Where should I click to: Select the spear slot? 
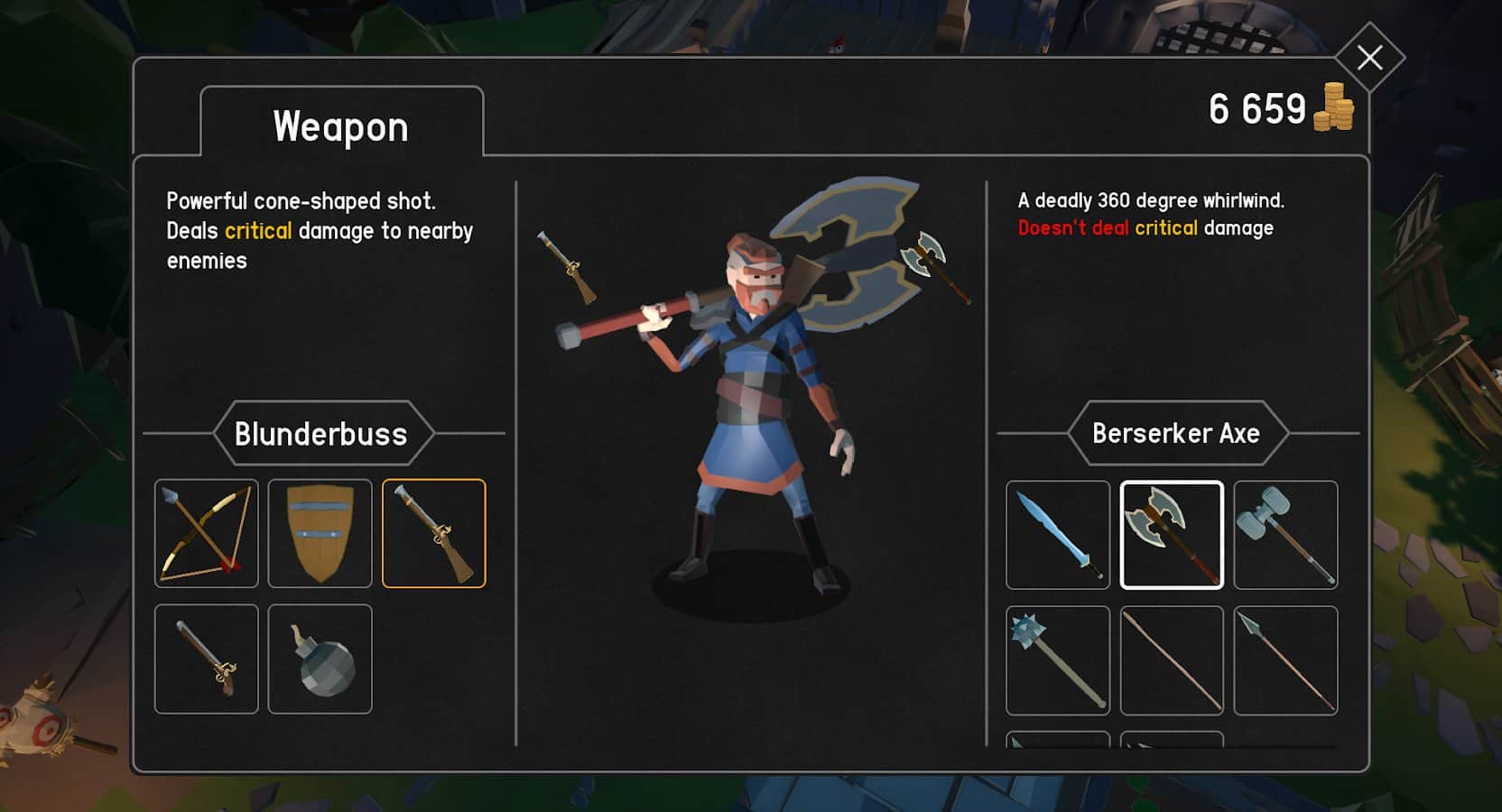[x=1285, y=660]
